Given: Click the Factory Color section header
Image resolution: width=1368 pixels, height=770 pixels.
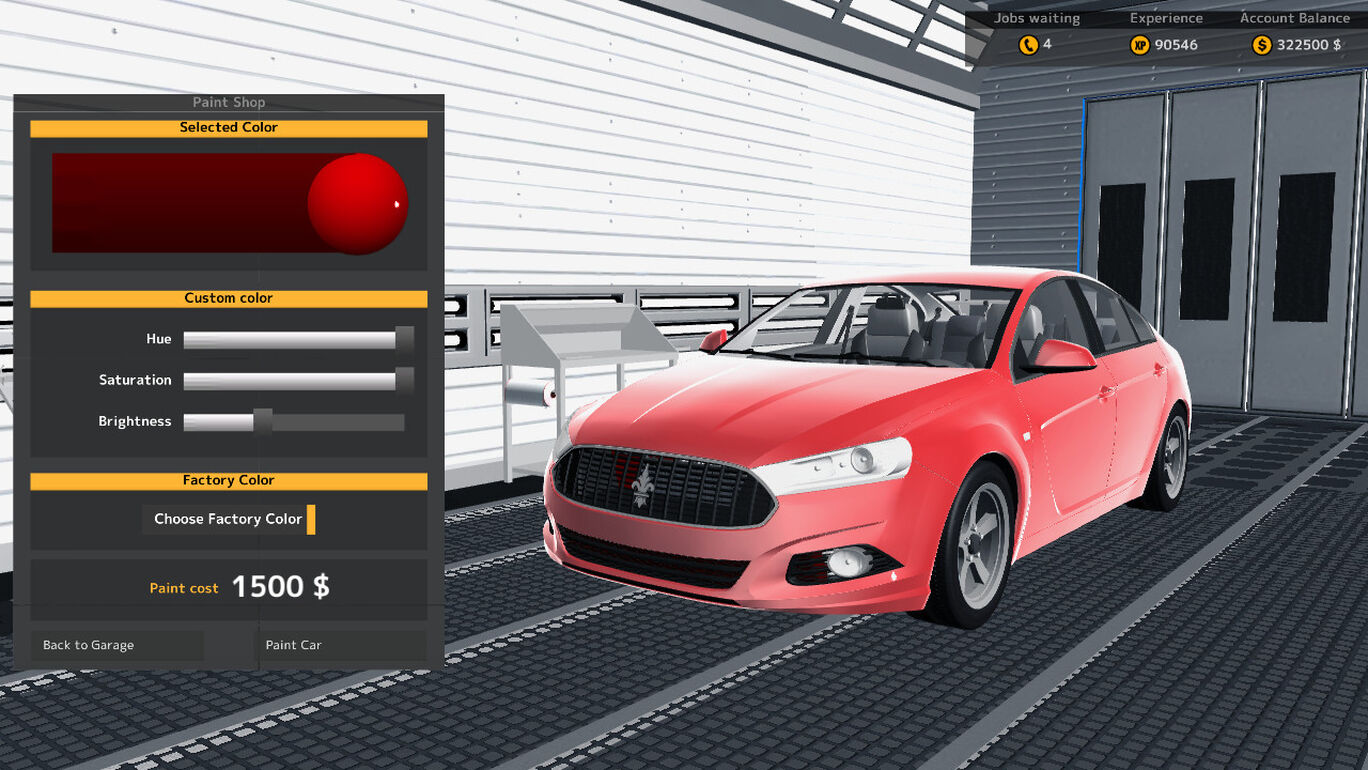Looking at the screenshot, I should click(x=229, y=480).
